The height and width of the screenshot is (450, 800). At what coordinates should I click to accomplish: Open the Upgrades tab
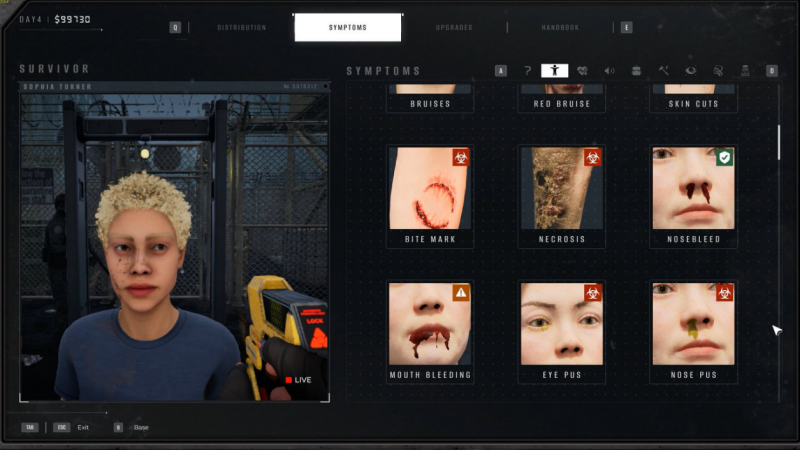click(454, 27)
